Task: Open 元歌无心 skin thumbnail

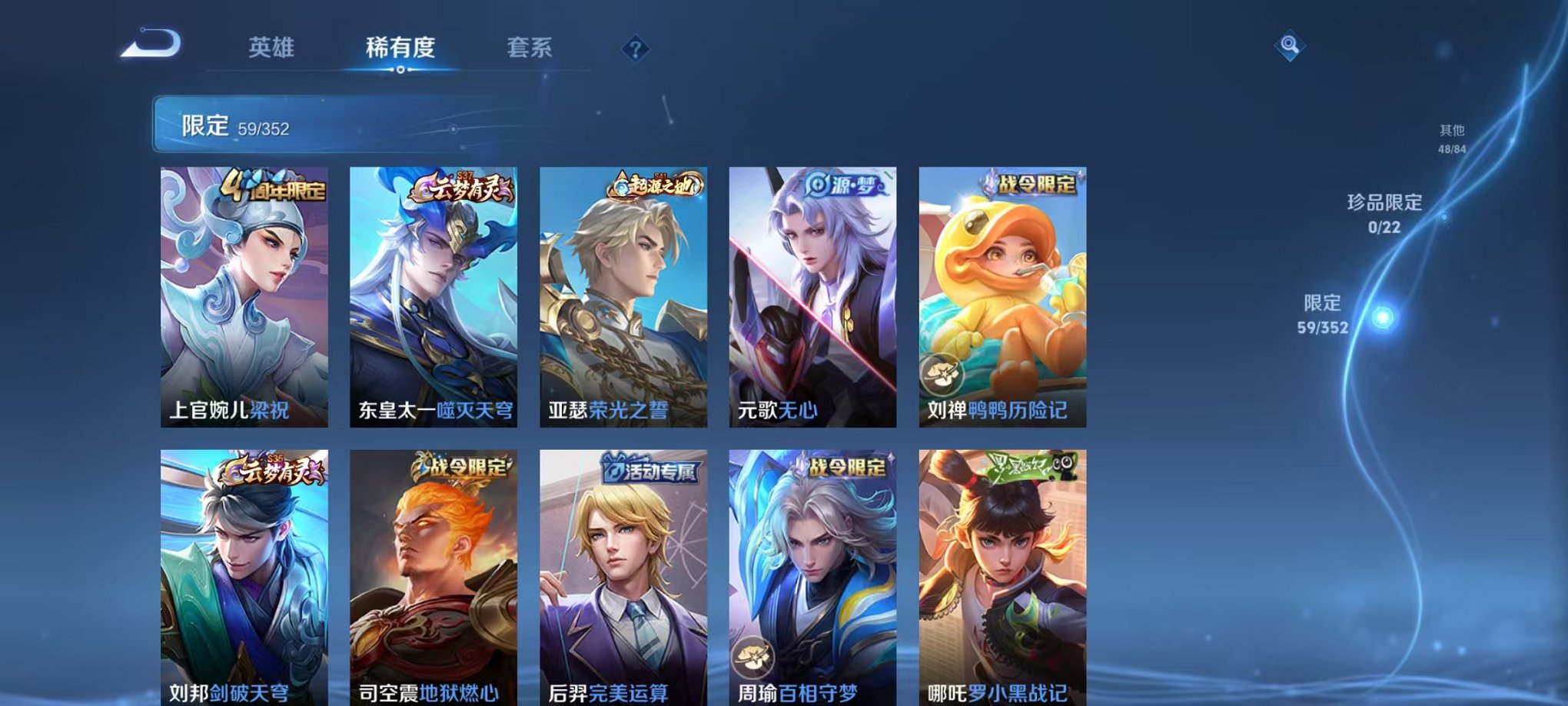Action: tap(813, 296)
